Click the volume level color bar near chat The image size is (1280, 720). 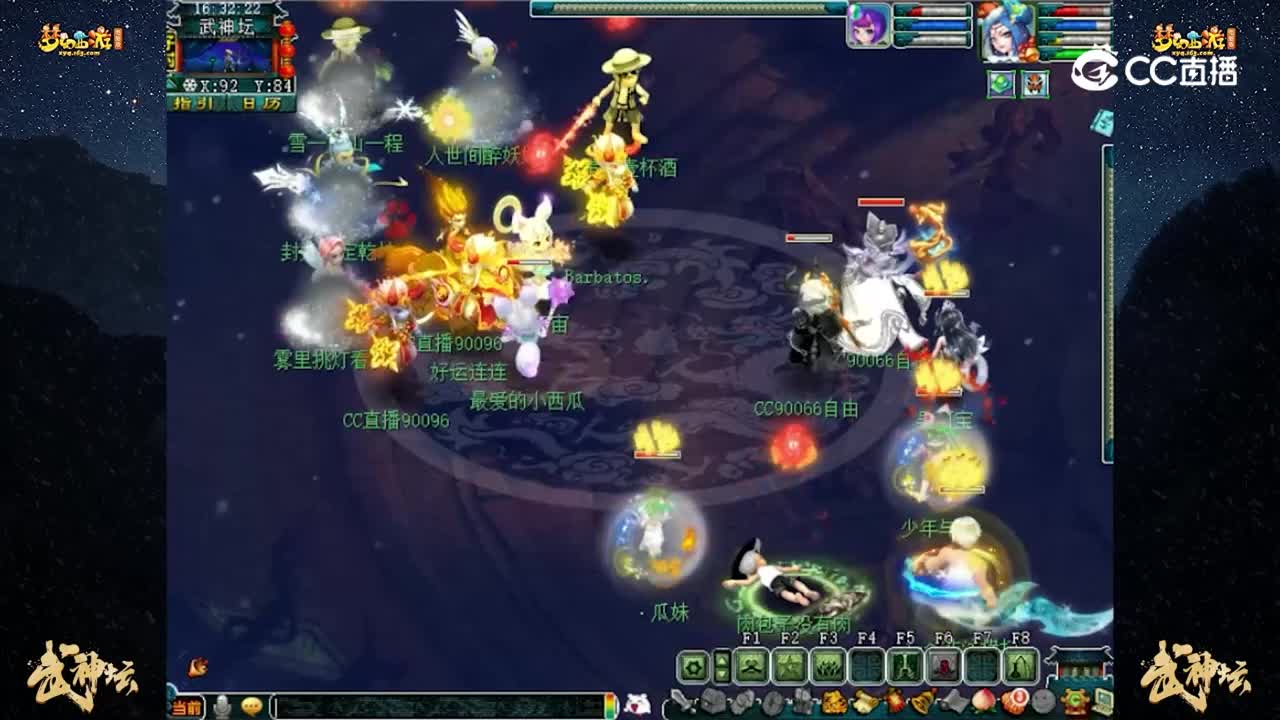[x=609, y=704]
